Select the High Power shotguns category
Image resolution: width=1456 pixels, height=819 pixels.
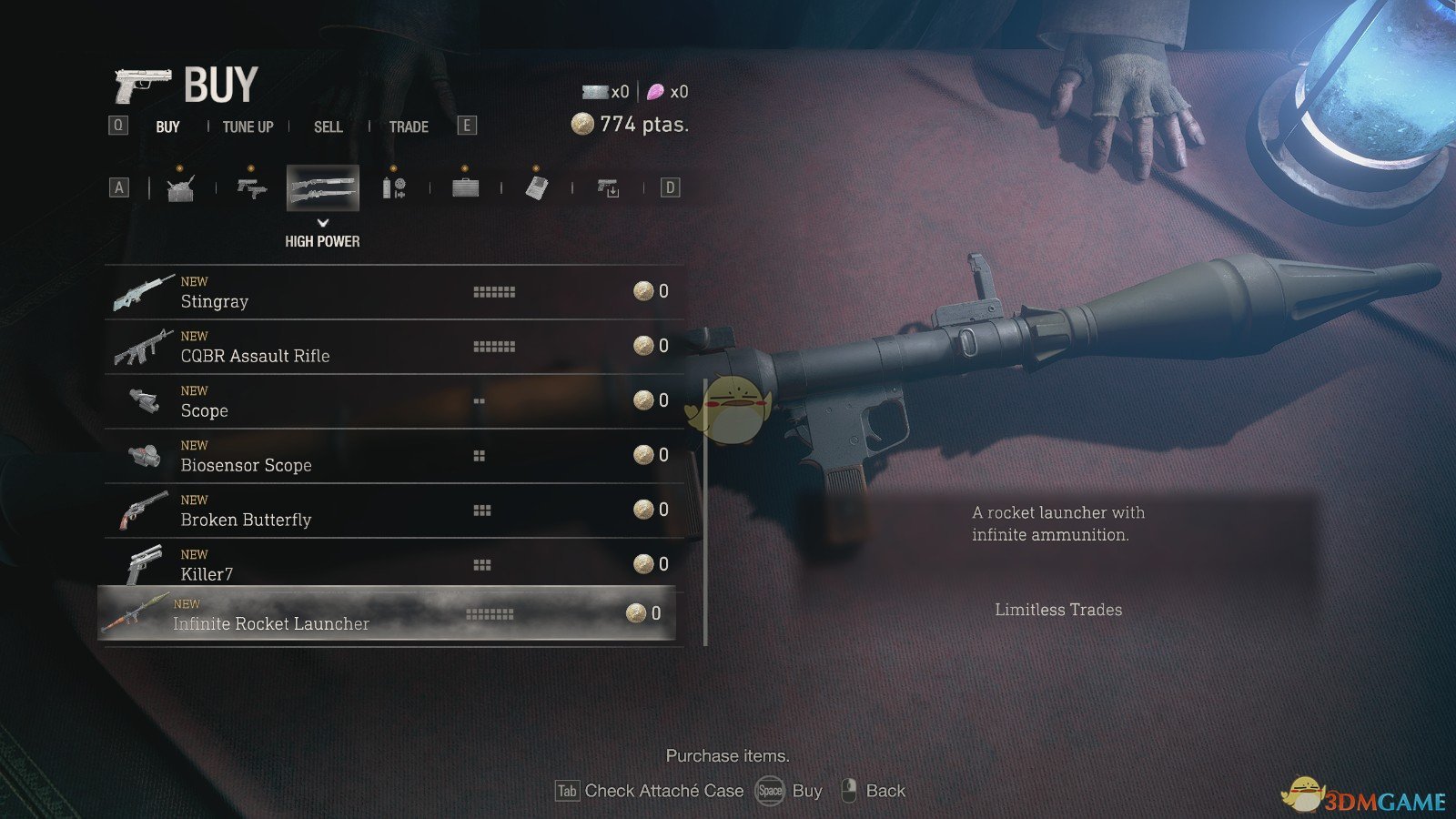click(322, 187)
